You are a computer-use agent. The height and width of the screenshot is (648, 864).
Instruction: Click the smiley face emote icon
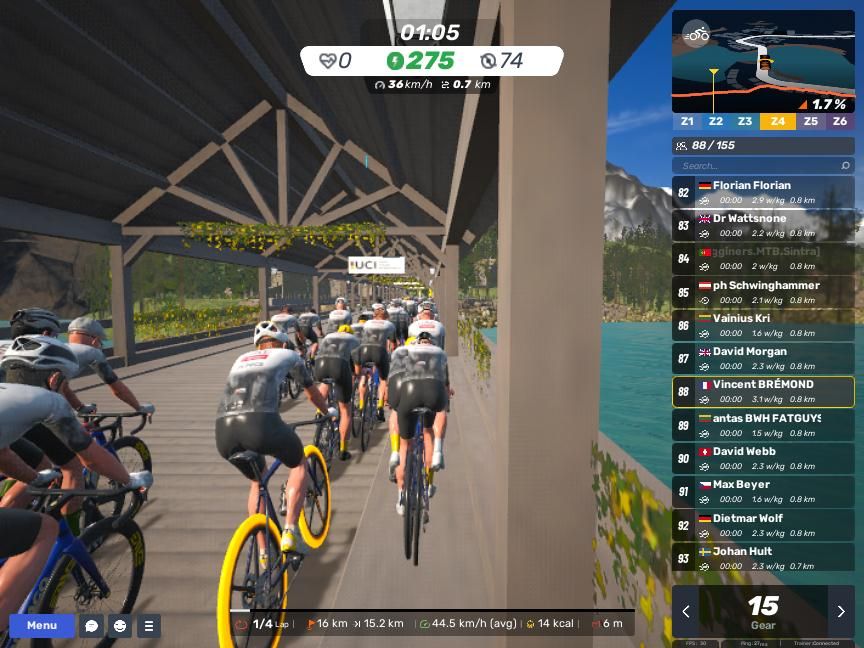pyautogui.click(x=120, y=626)
